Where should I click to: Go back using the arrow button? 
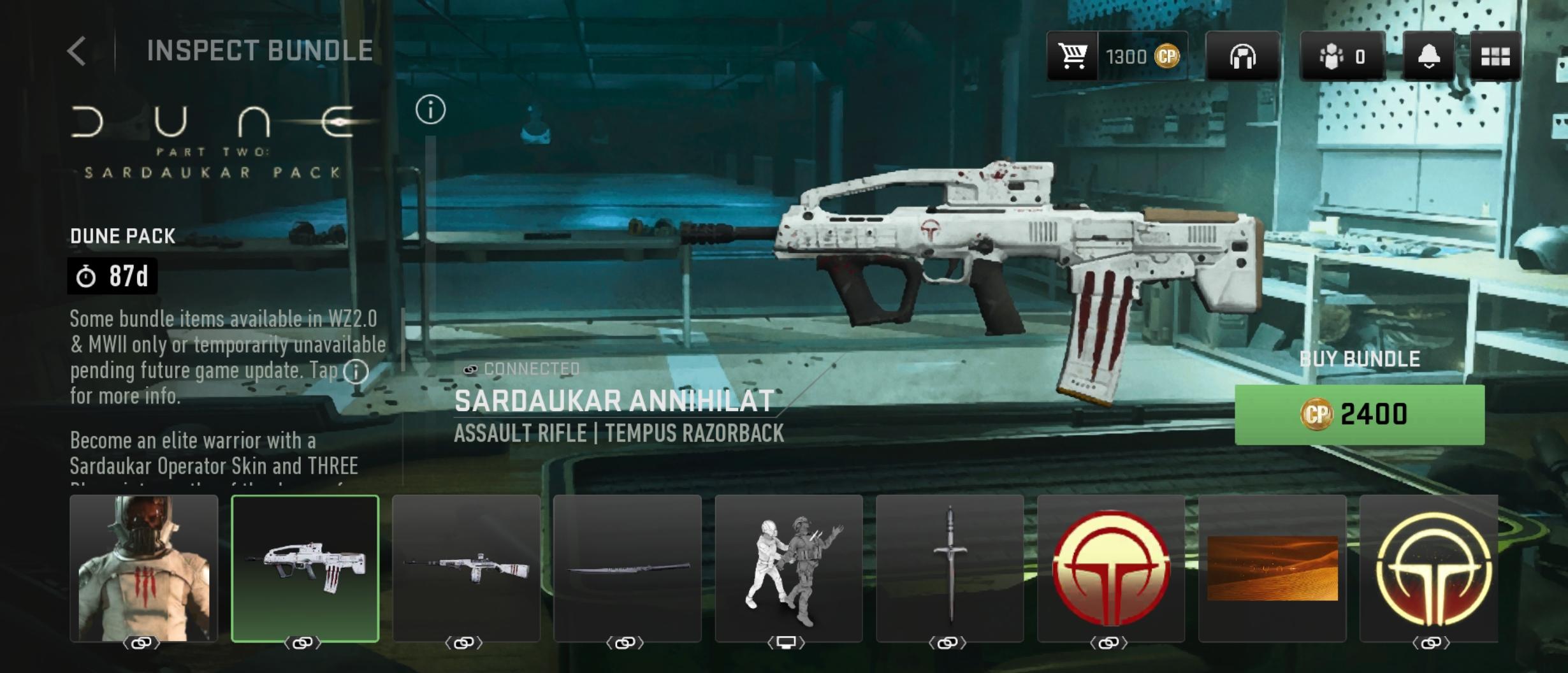click(x=76, y=51)
